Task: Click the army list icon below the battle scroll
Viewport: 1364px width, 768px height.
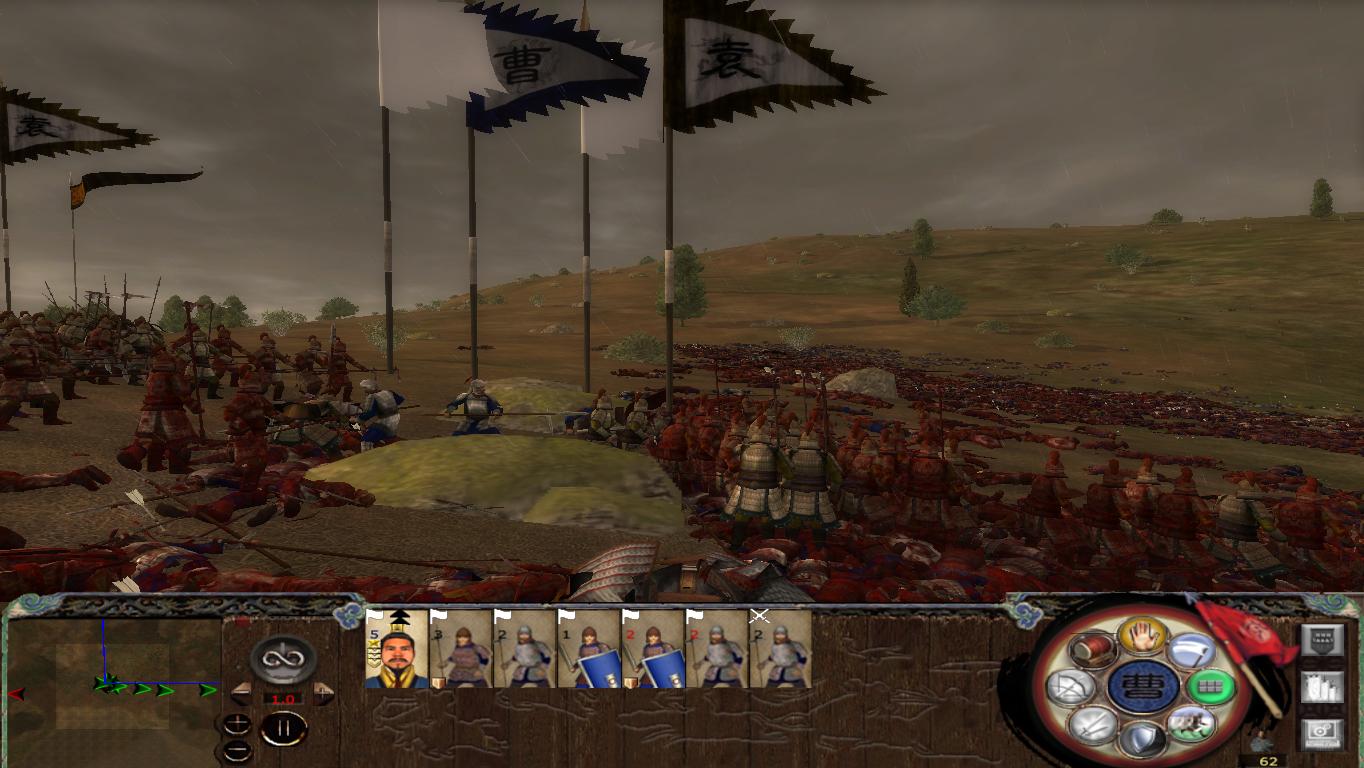Action: tap(1321, 689)
